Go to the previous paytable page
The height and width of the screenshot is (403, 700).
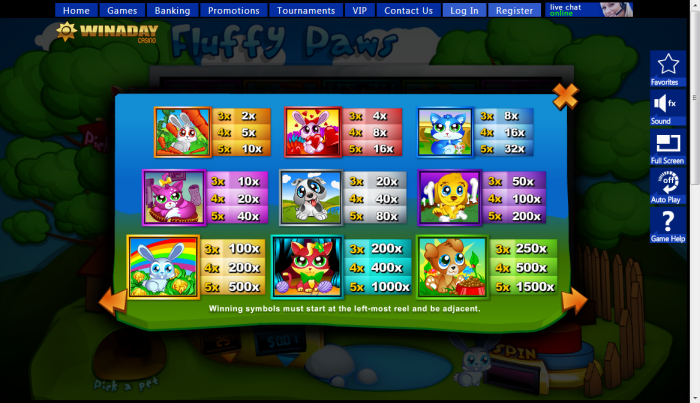click(113, 299)
